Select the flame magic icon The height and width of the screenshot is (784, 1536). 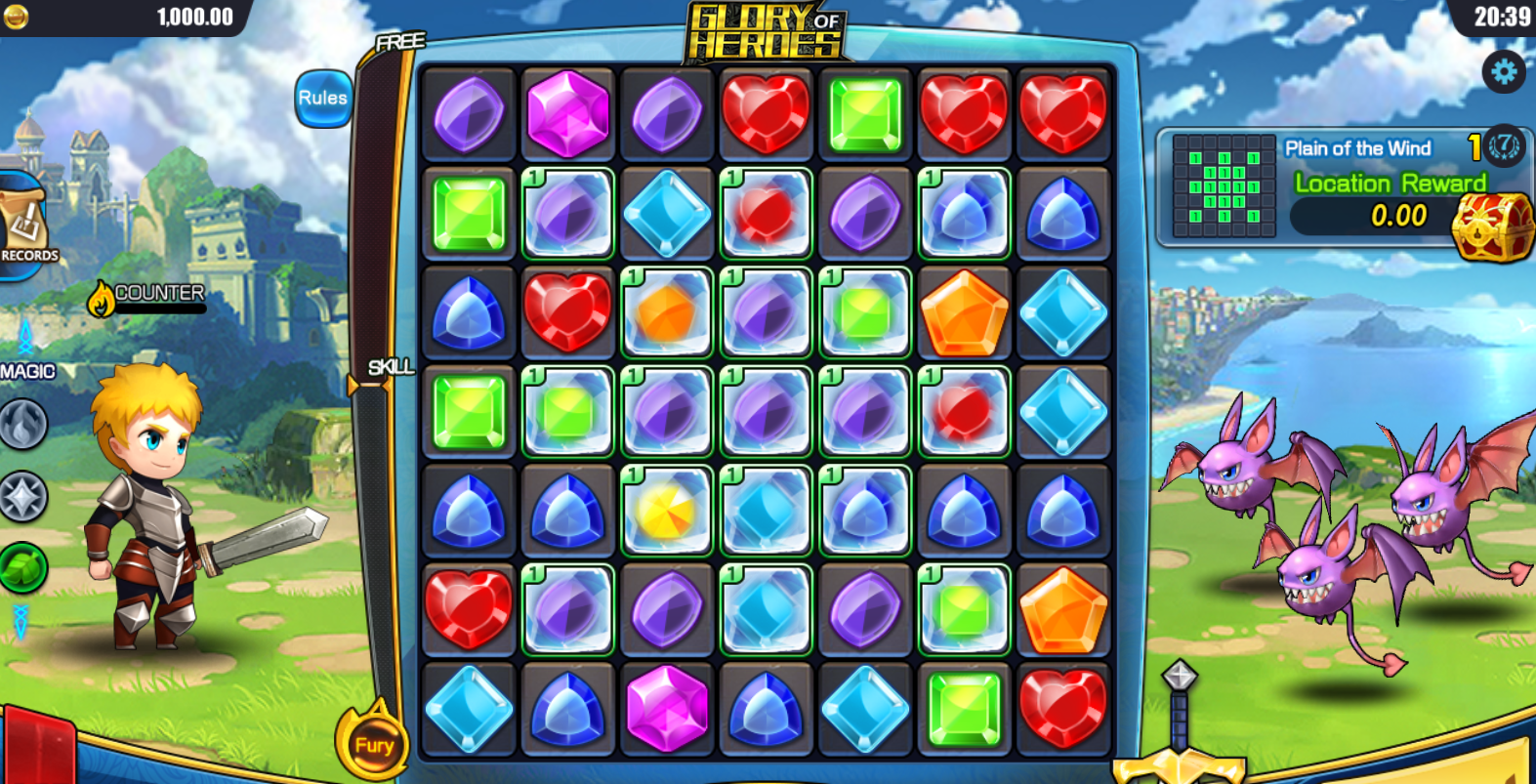pyautogui.click(x=23, y=425)
